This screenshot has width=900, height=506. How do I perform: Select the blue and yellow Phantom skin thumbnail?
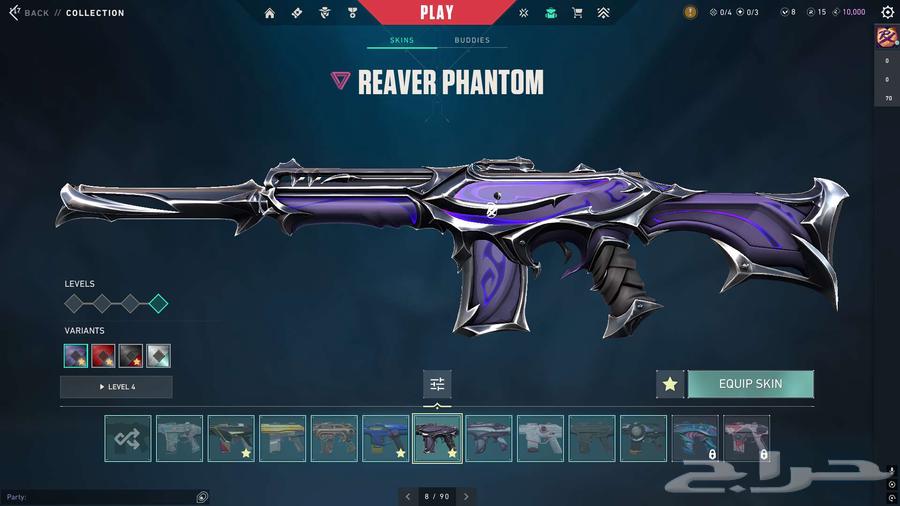coord(386,438)
